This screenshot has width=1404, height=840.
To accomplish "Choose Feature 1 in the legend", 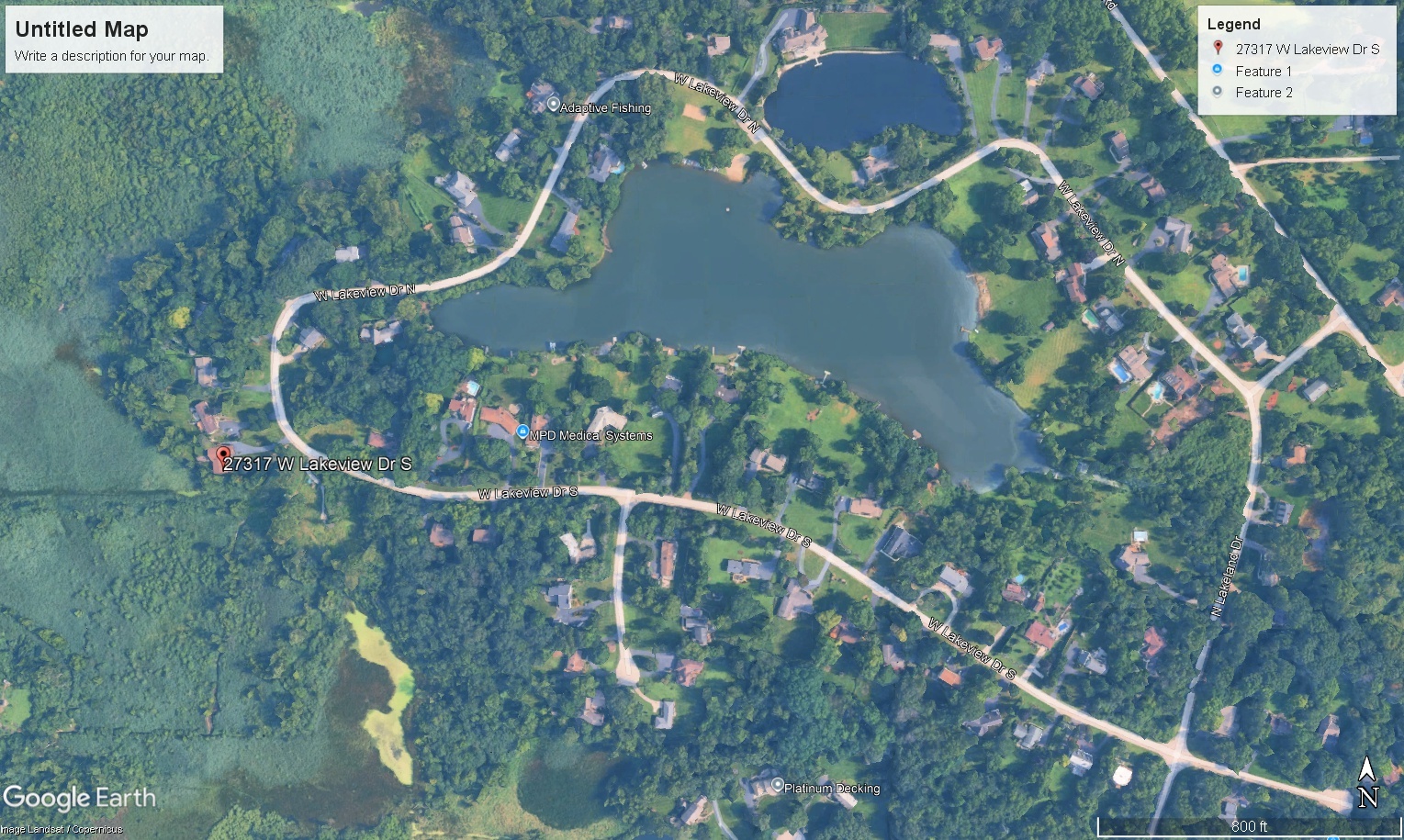I will coord(1263,72).
